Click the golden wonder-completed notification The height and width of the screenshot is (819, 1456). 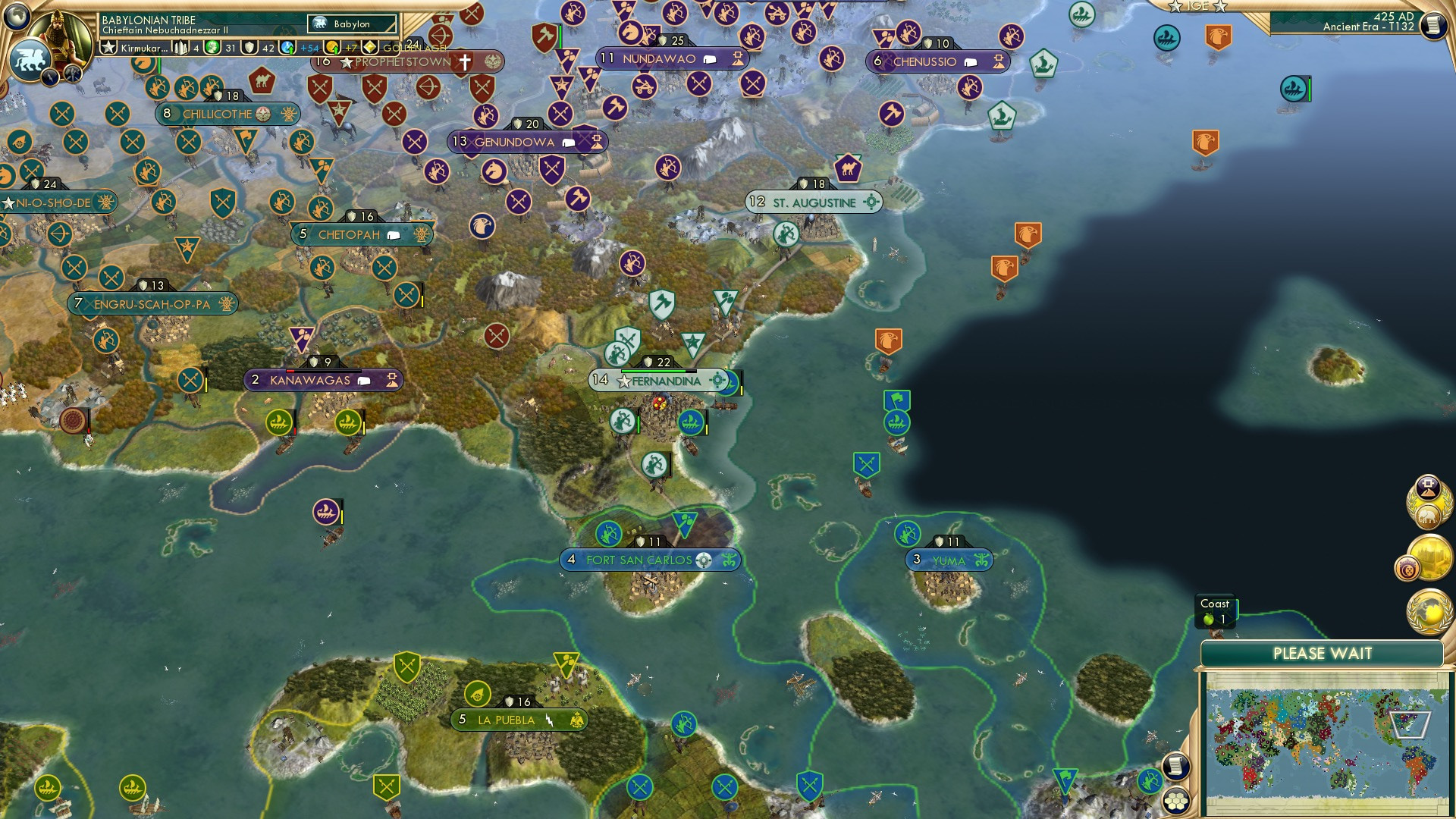1432,559
